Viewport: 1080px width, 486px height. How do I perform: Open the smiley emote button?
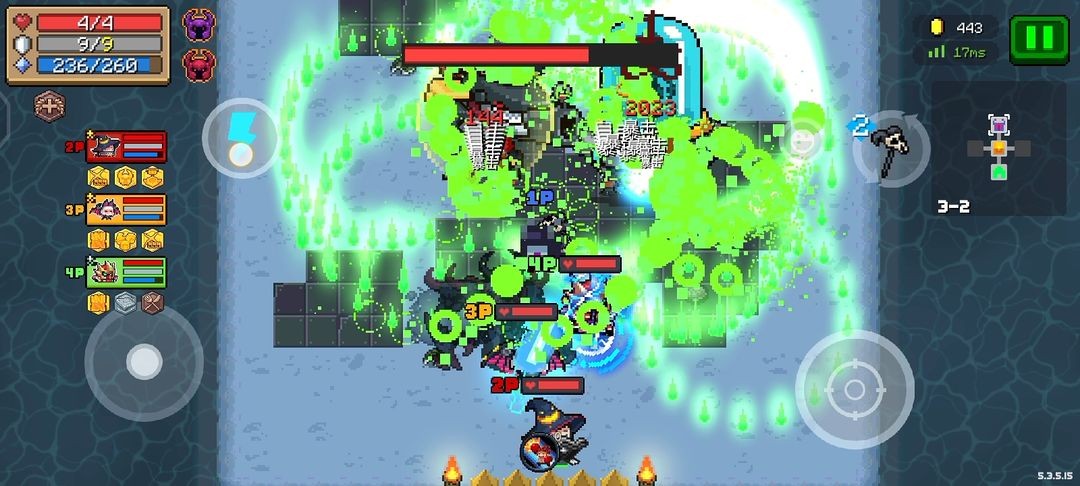[800, 141]
